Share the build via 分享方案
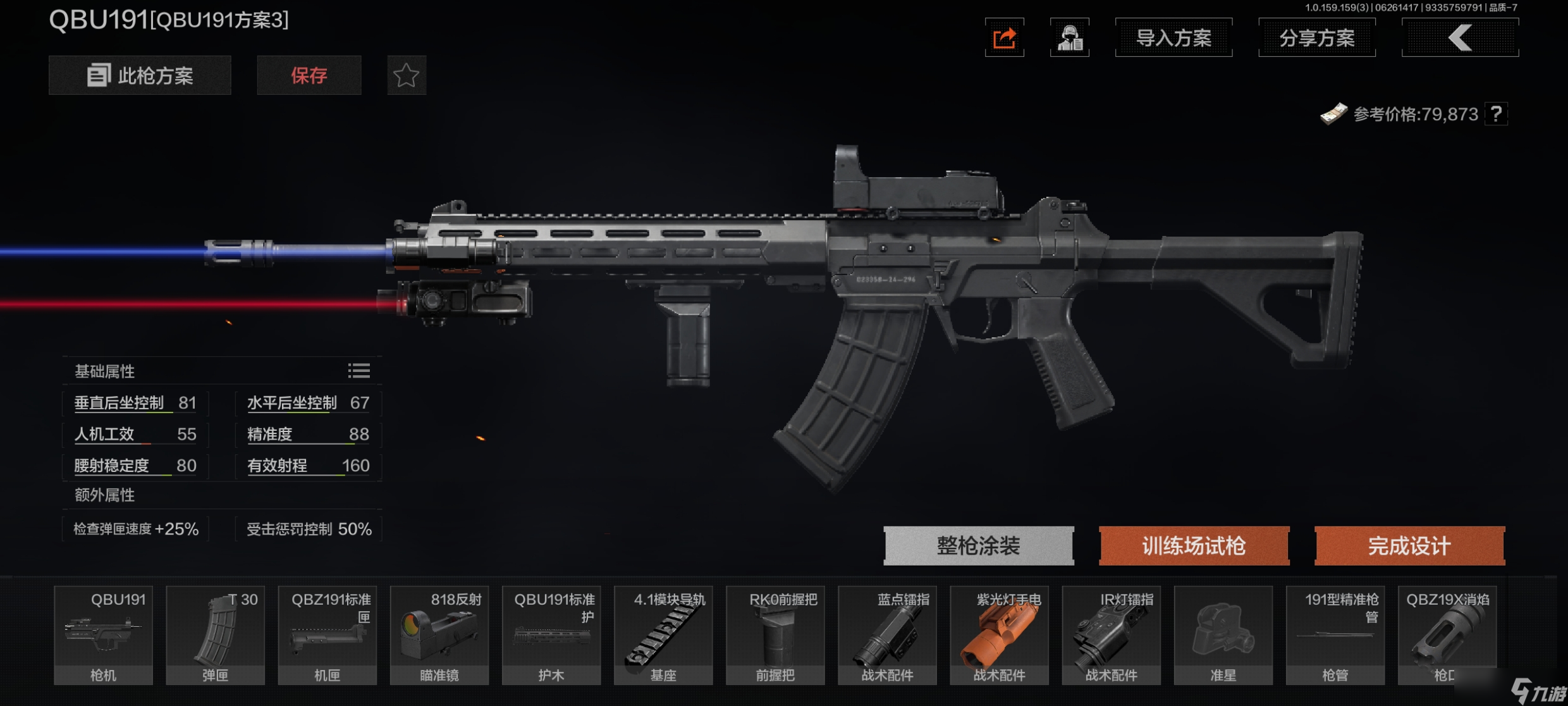The image size is (1568, 706). [x=1316, y=38]
